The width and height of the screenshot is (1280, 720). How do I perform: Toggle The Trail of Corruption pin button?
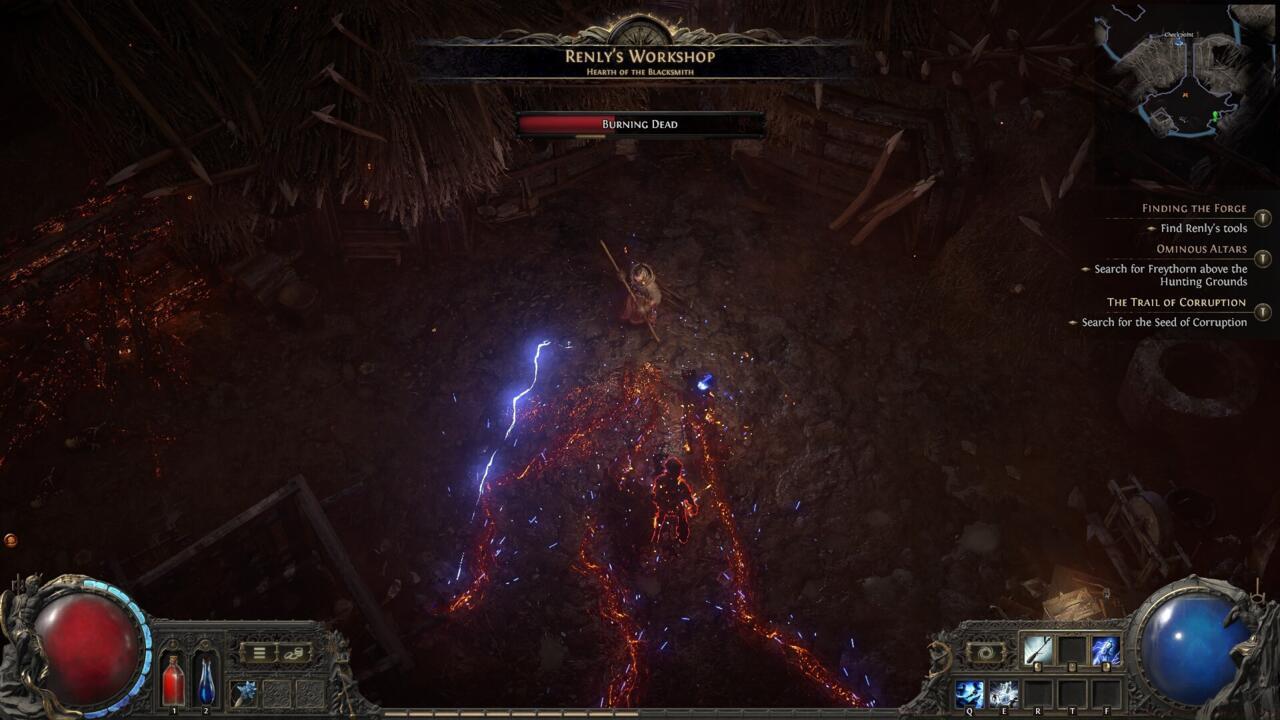coord(1263,312)
